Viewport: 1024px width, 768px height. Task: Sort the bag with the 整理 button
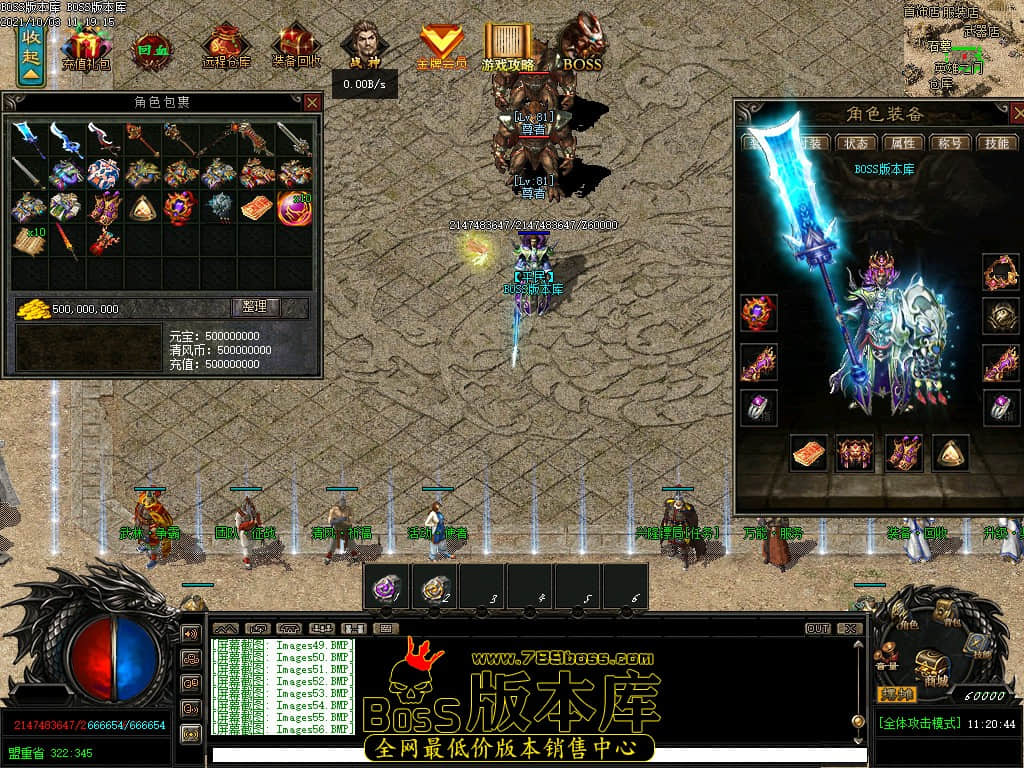click(256, 308)
